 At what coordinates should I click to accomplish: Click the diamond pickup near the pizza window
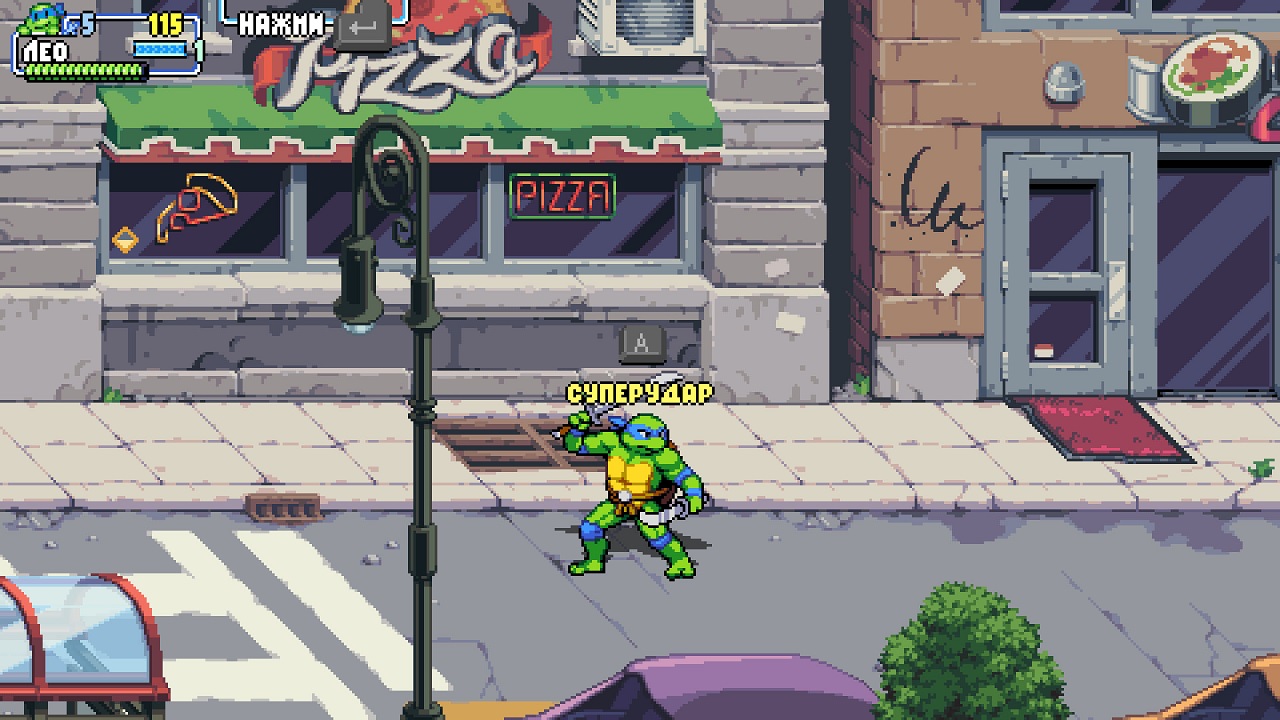click(x=125, y=240)
